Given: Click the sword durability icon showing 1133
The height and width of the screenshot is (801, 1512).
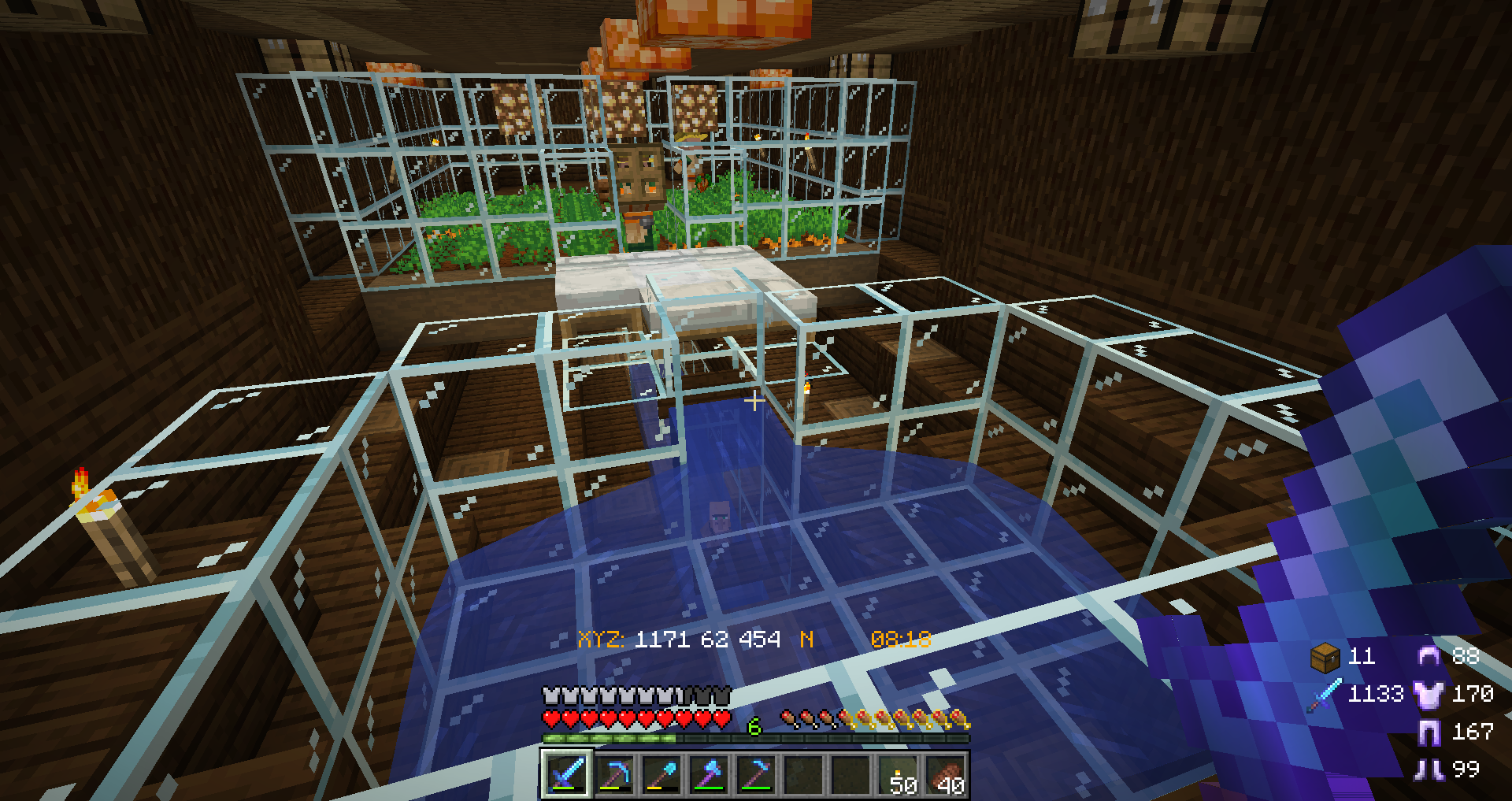Looking at the screenshot, I should [x=1325, y=695].
